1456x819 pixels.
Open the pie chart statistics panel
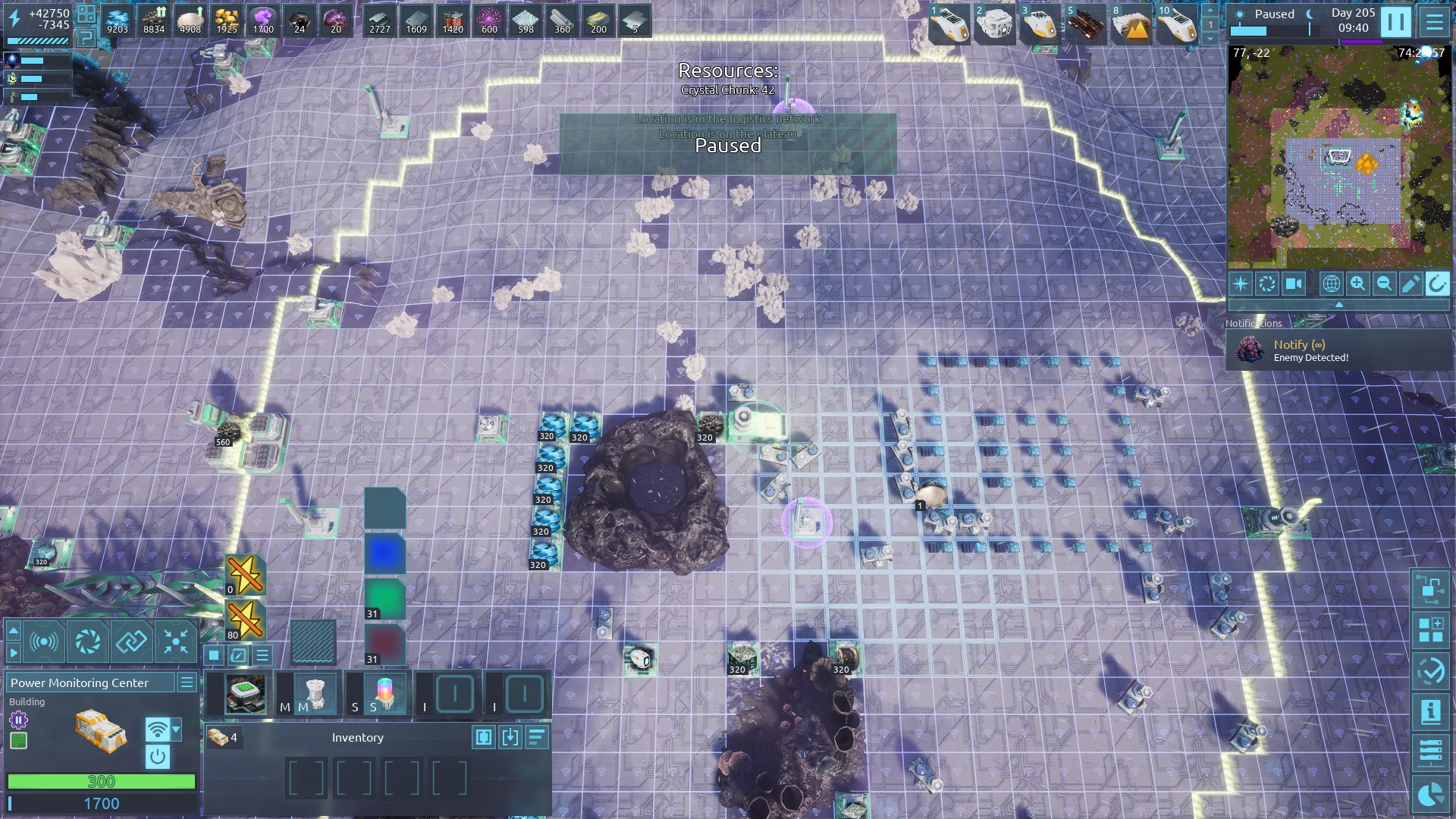click(1431, 794)
